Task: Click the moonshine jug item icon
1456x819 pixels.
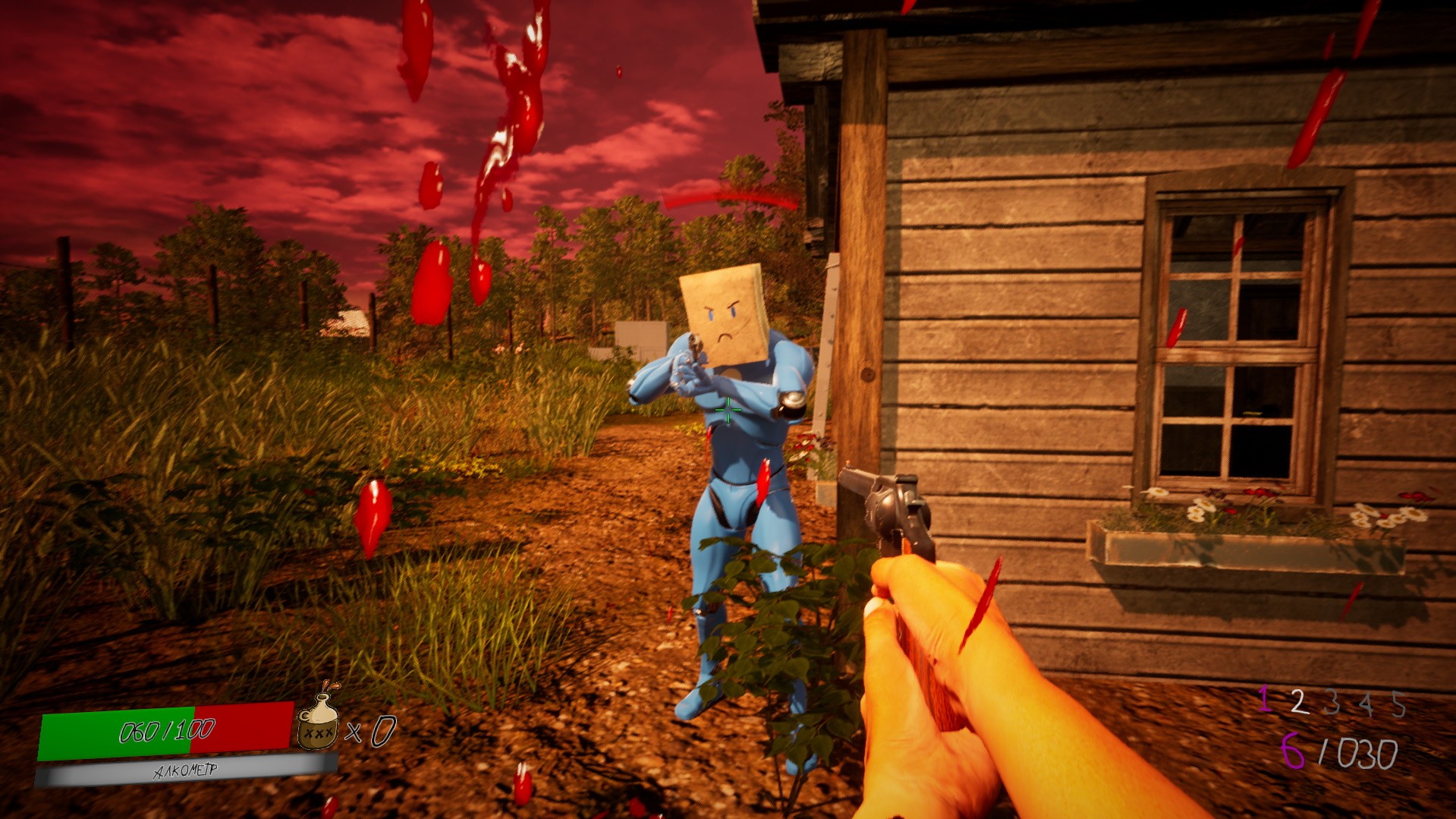Action: coord(318,721)
